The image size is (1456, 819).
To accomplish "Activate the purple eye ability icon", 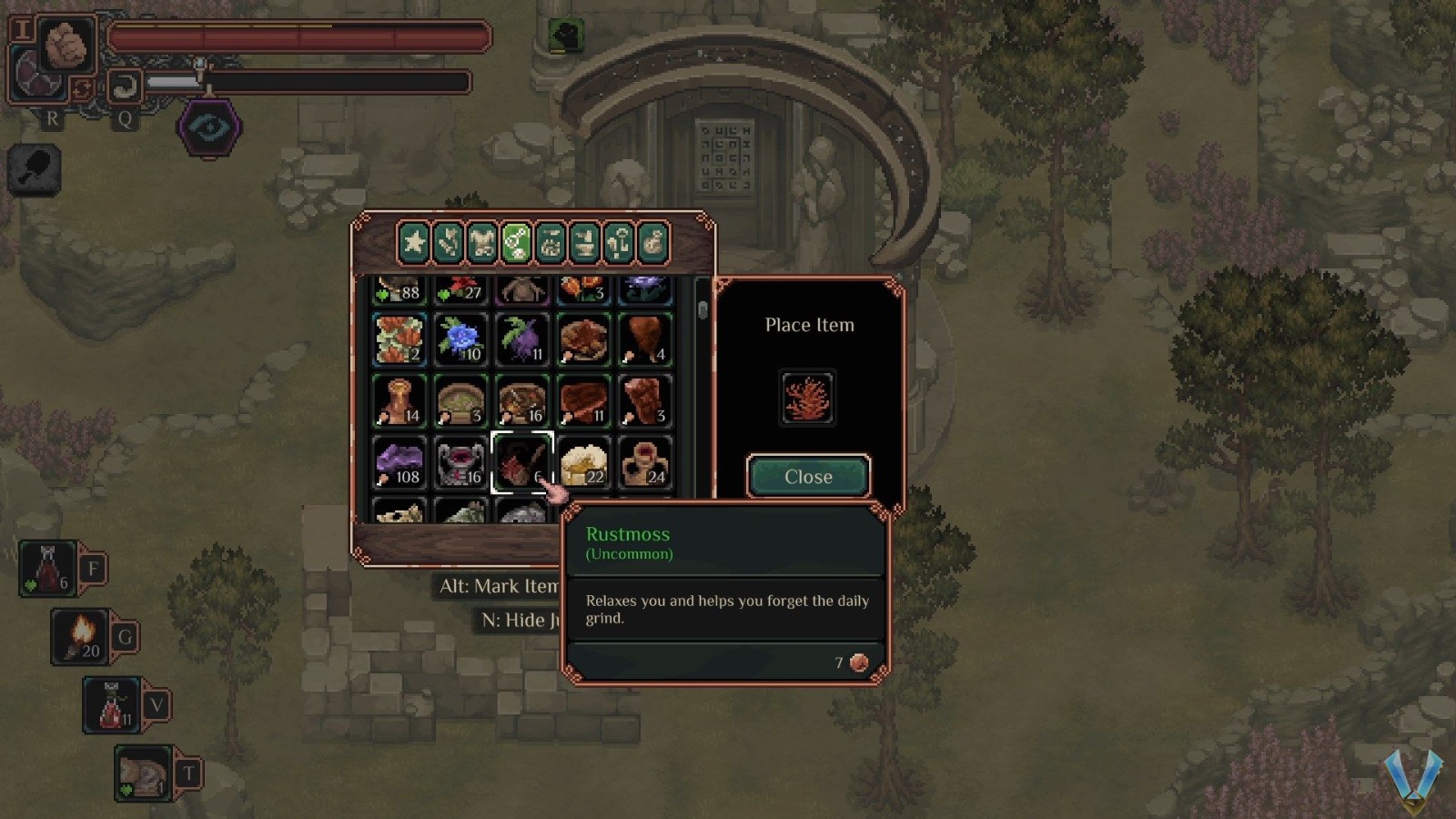I will pos(209,127).
